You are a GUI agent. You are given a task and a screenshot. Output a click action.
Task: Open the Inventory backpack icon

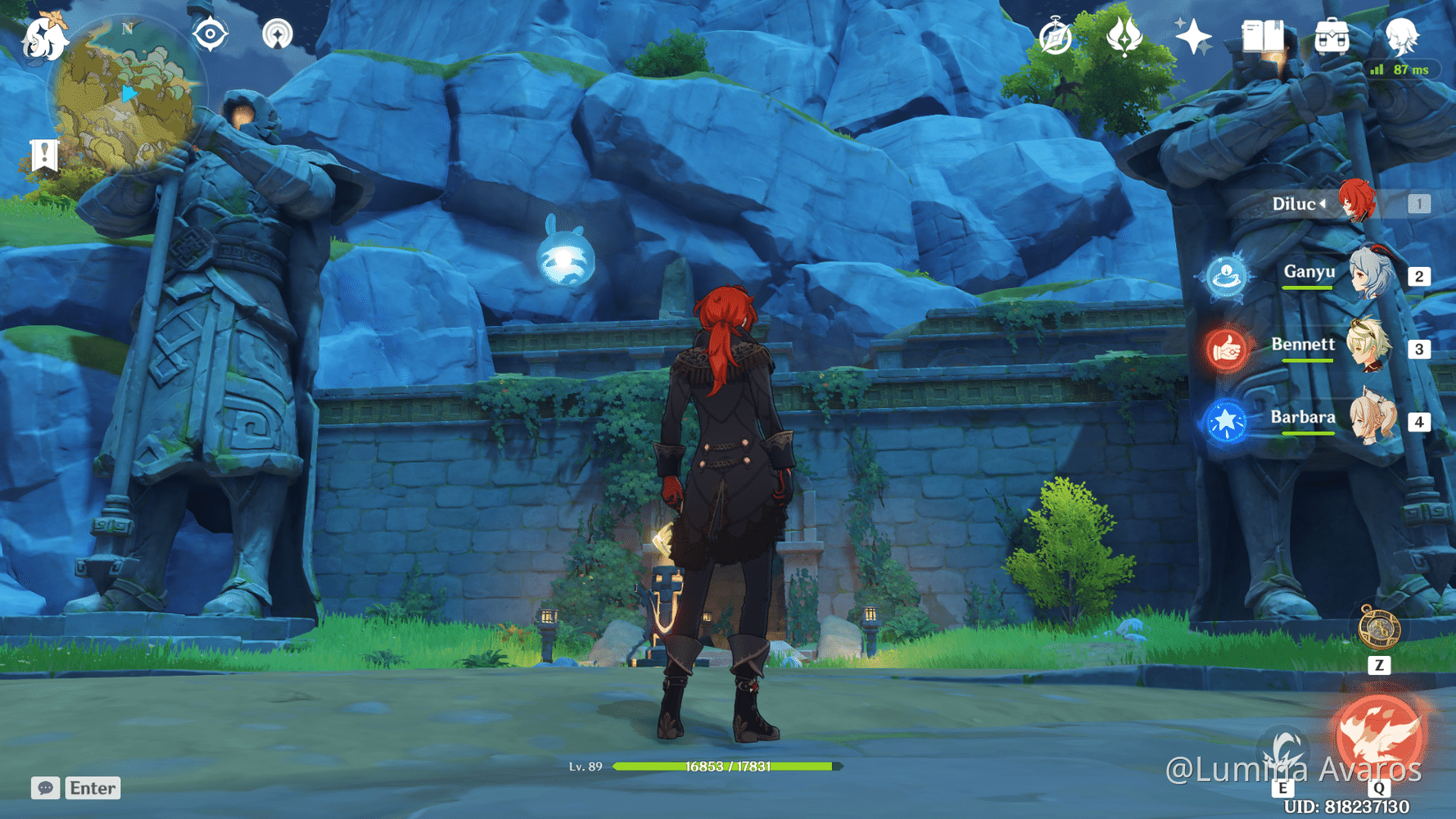click(x=1332, y=35)
